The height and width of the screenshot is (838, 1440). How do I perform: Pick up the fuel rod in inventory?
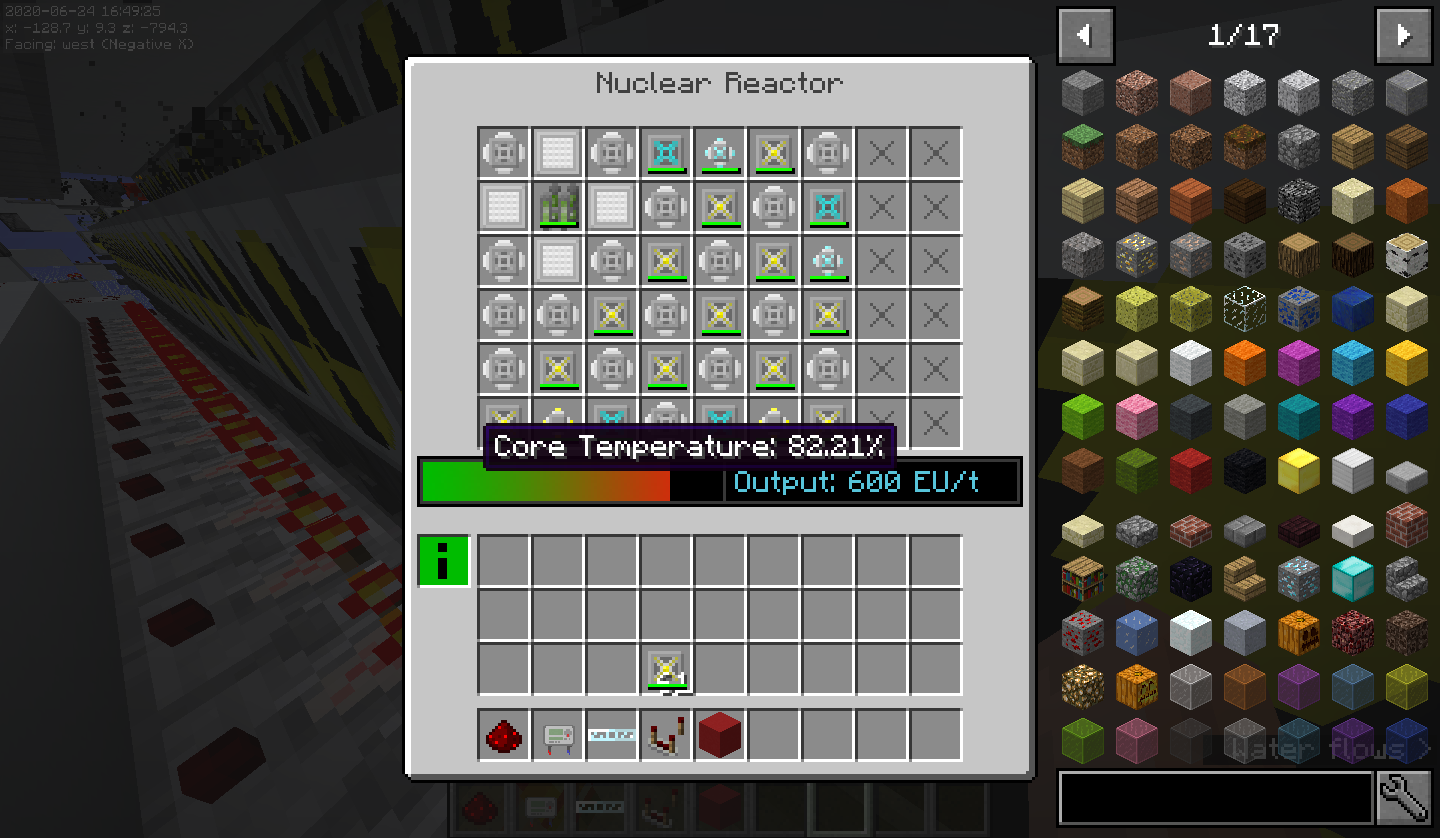click(x=666, y=669)
